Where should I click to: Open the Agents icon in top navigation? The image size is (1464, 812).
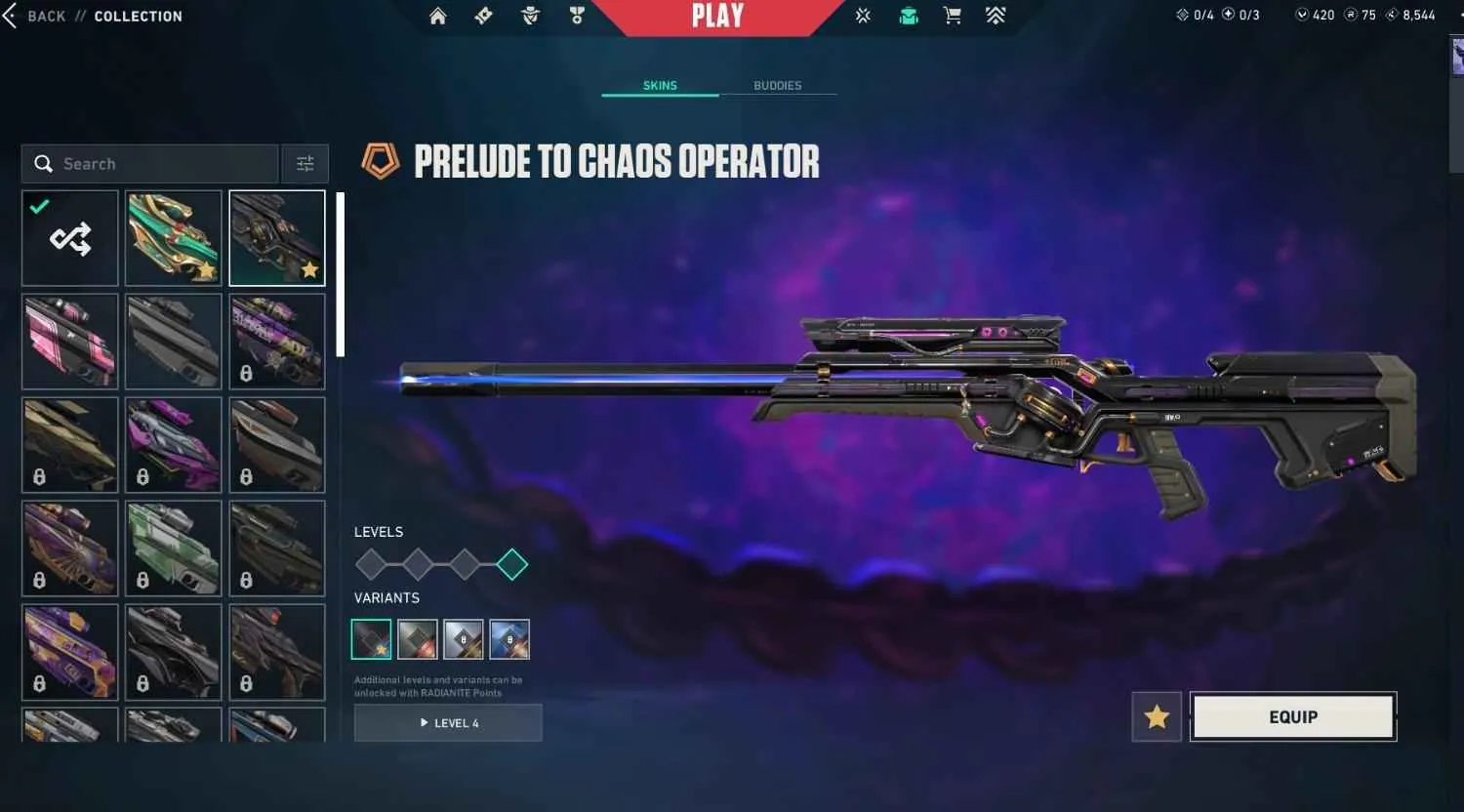click(530, 16)
